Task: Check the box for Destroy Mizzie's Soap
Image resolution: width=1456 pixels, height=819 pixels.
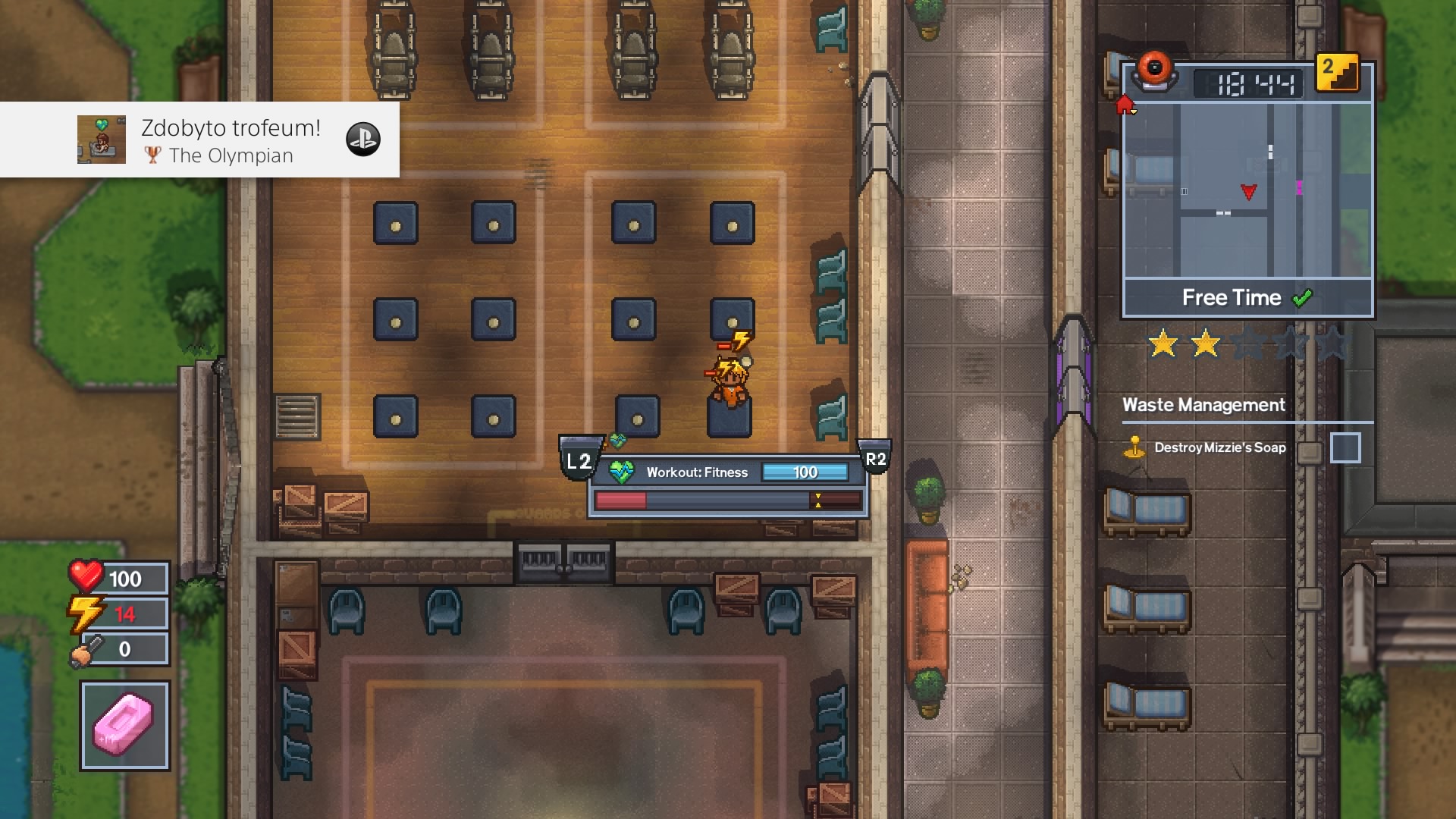Action: click(1347, 447)
